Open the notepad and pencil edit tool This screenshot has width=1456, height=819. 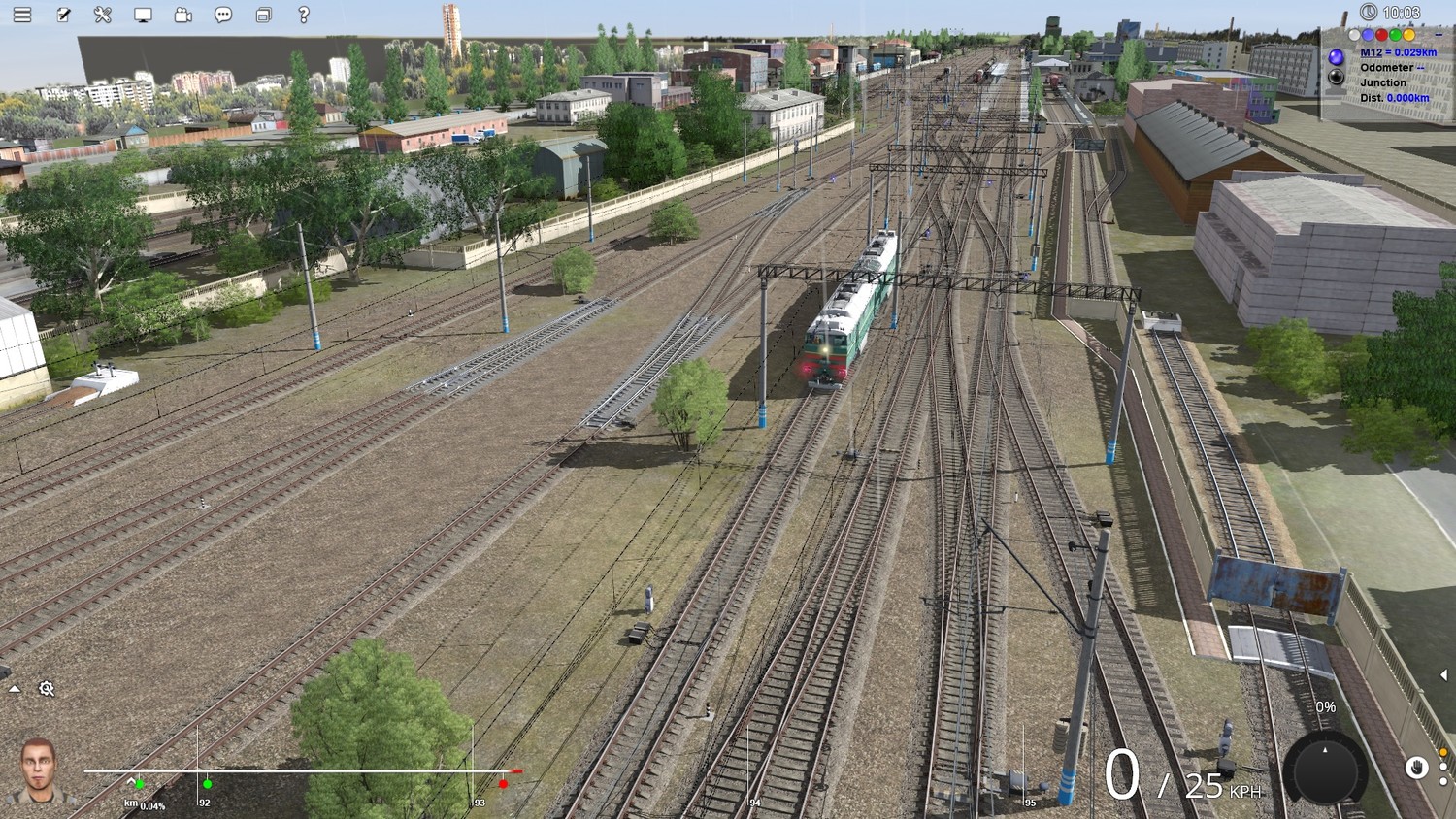63,15
